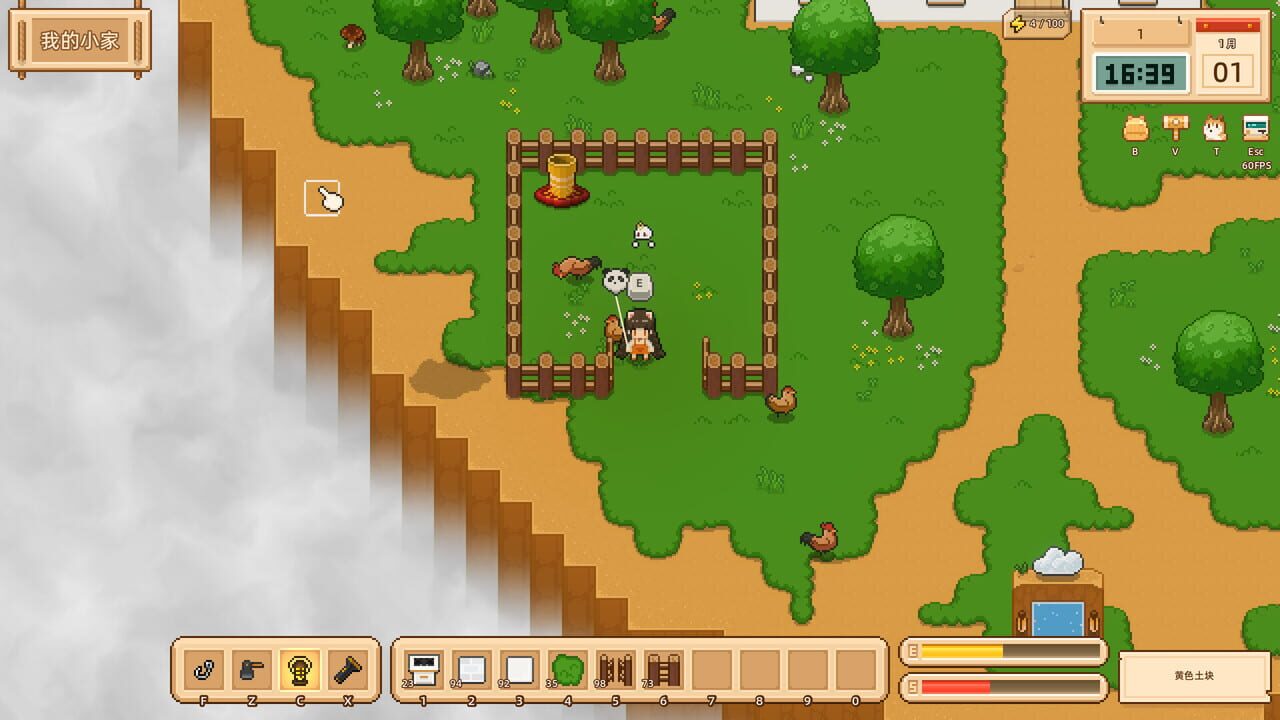Screen dimensions: 1280x720
Task: Select the hammer build tool (V icon)
Action: [x=1174, y=127]
